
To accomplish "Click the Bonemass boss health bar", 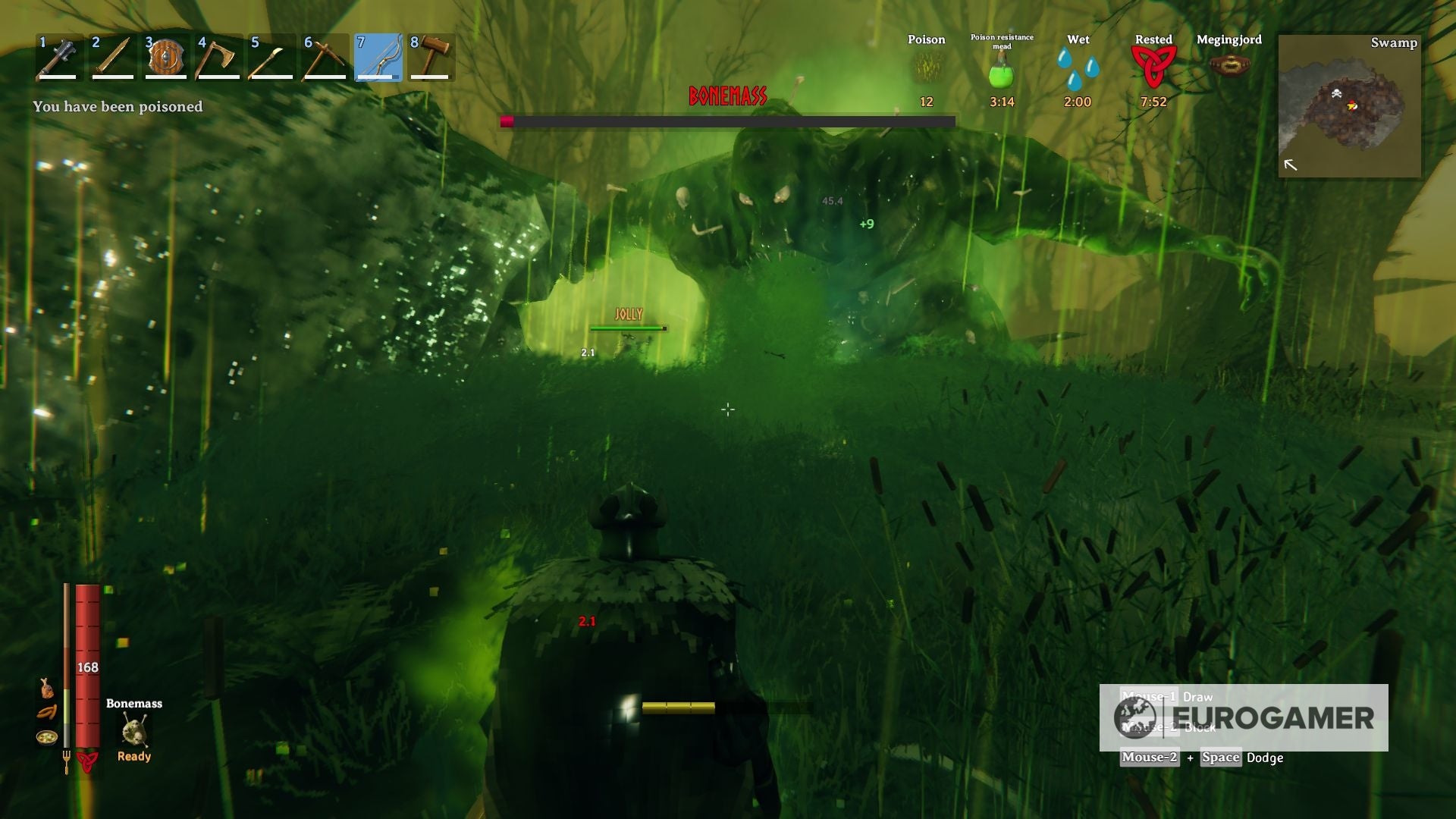I will pyautogui.click(x=728, y=119).
